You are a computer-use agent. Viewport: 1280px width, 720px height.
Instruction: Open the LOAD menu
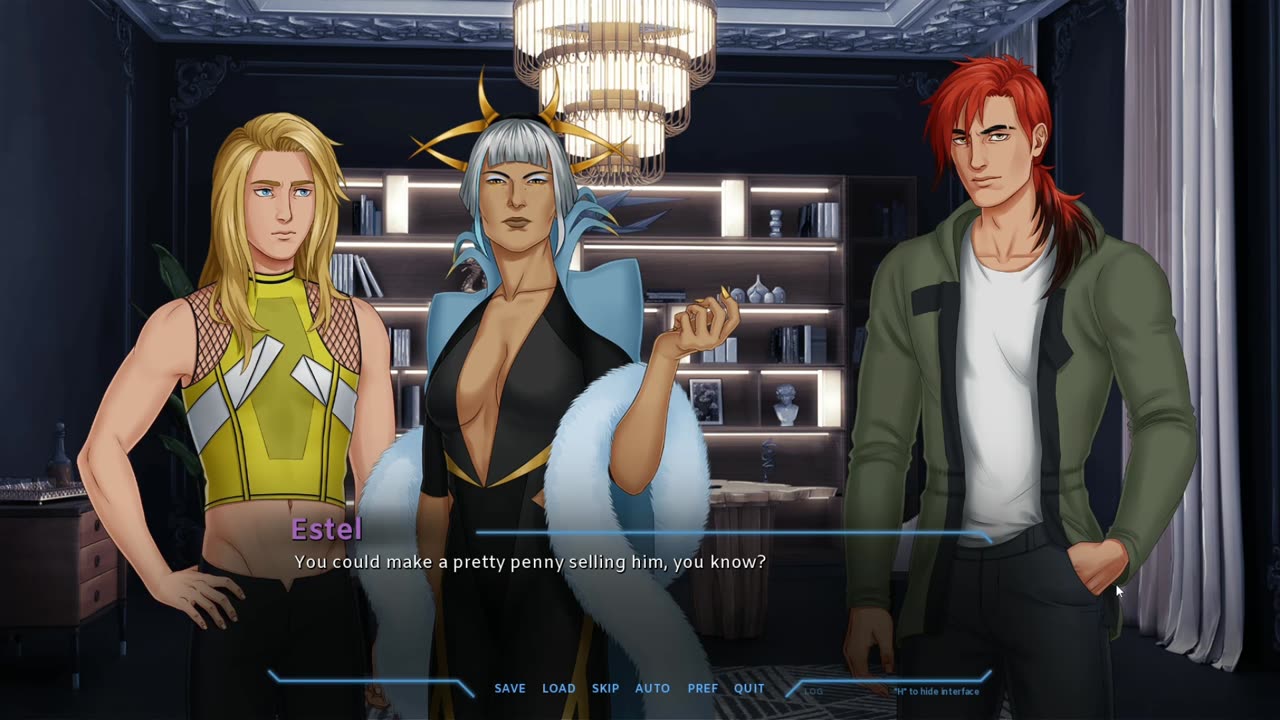[558, 688]
